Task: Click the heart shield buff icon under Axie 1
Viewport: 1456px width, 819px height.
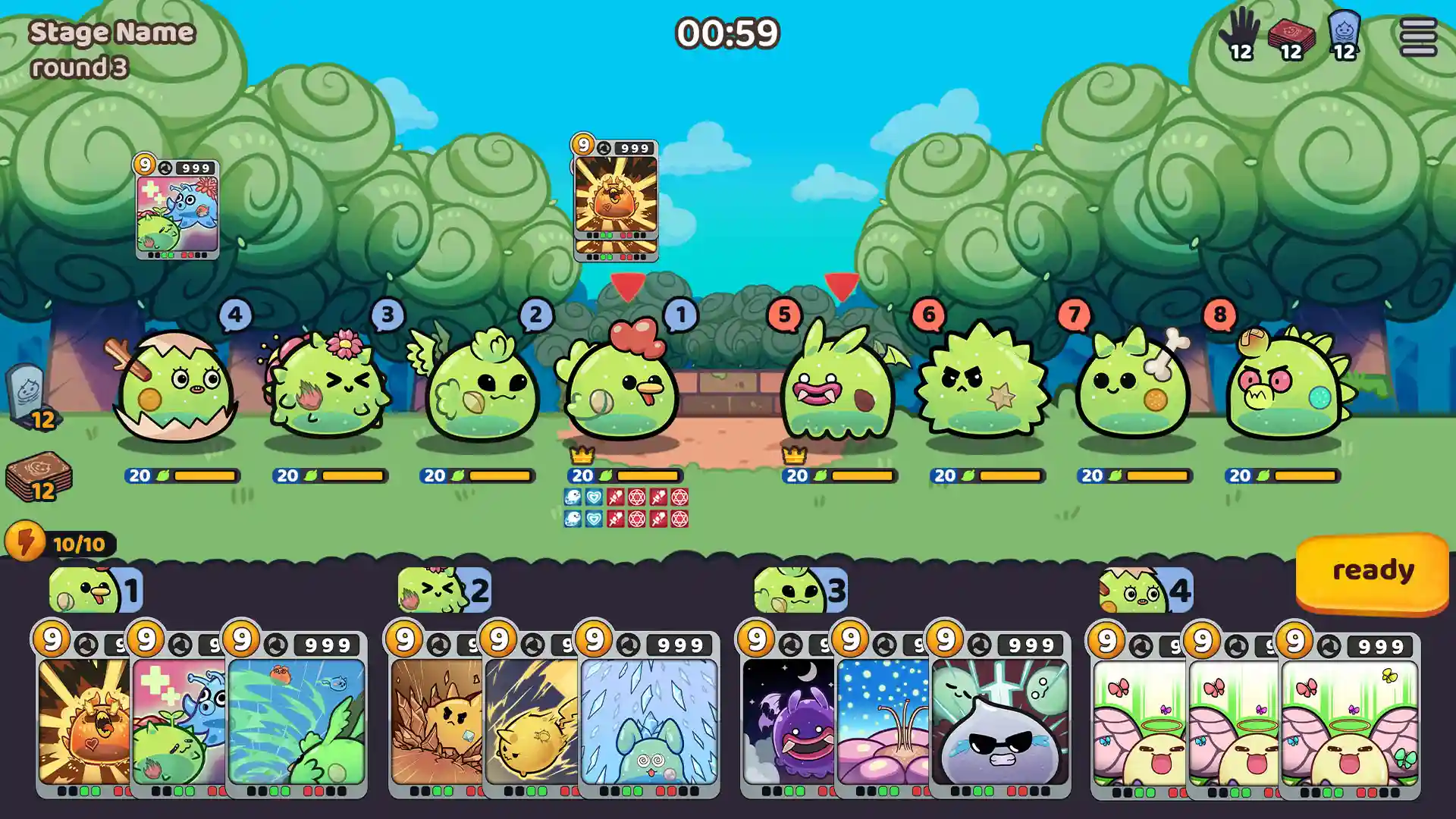Action: 594,498
